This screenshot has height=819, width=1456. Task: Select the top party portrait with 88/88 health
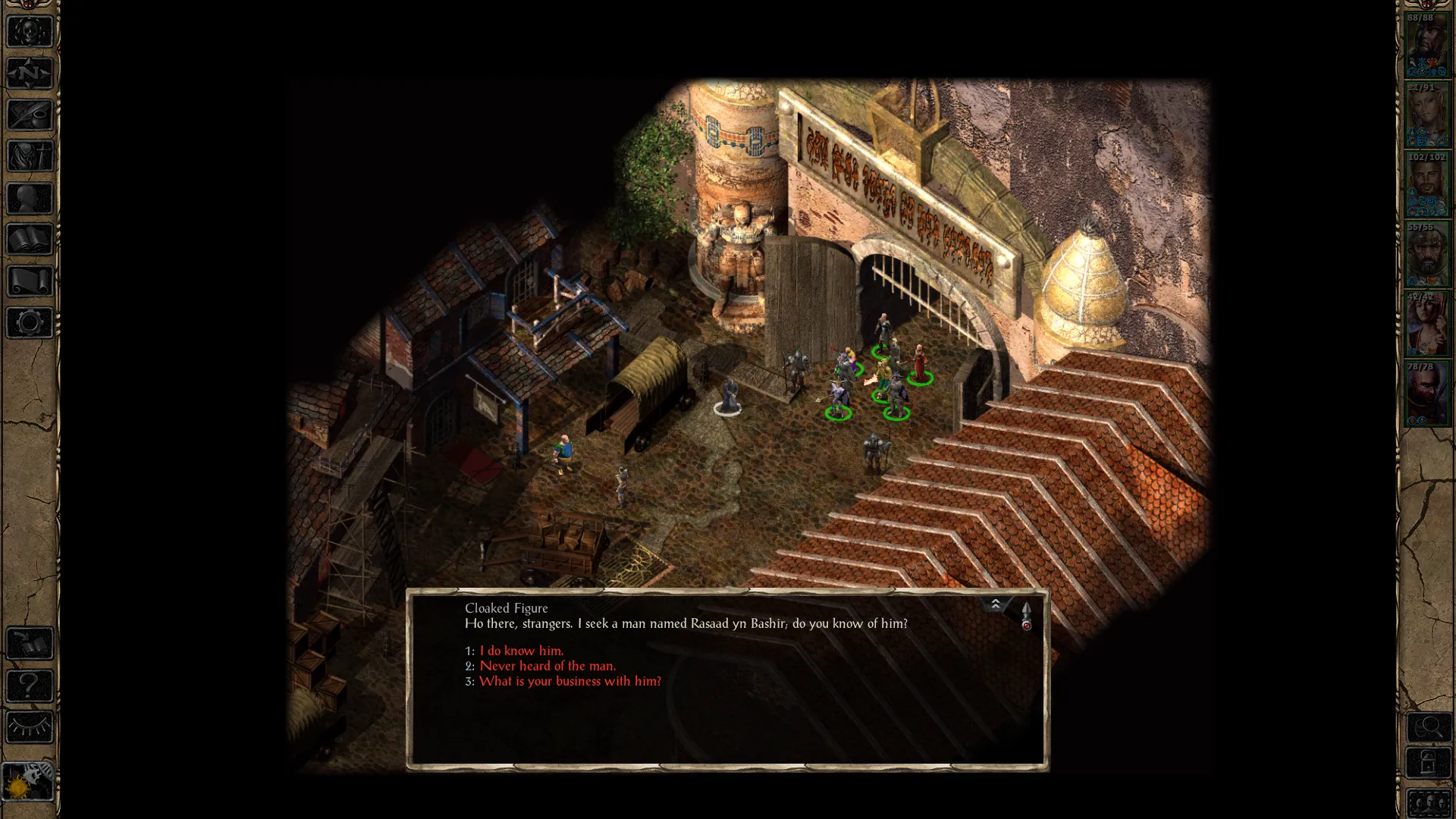(1426, 45)
